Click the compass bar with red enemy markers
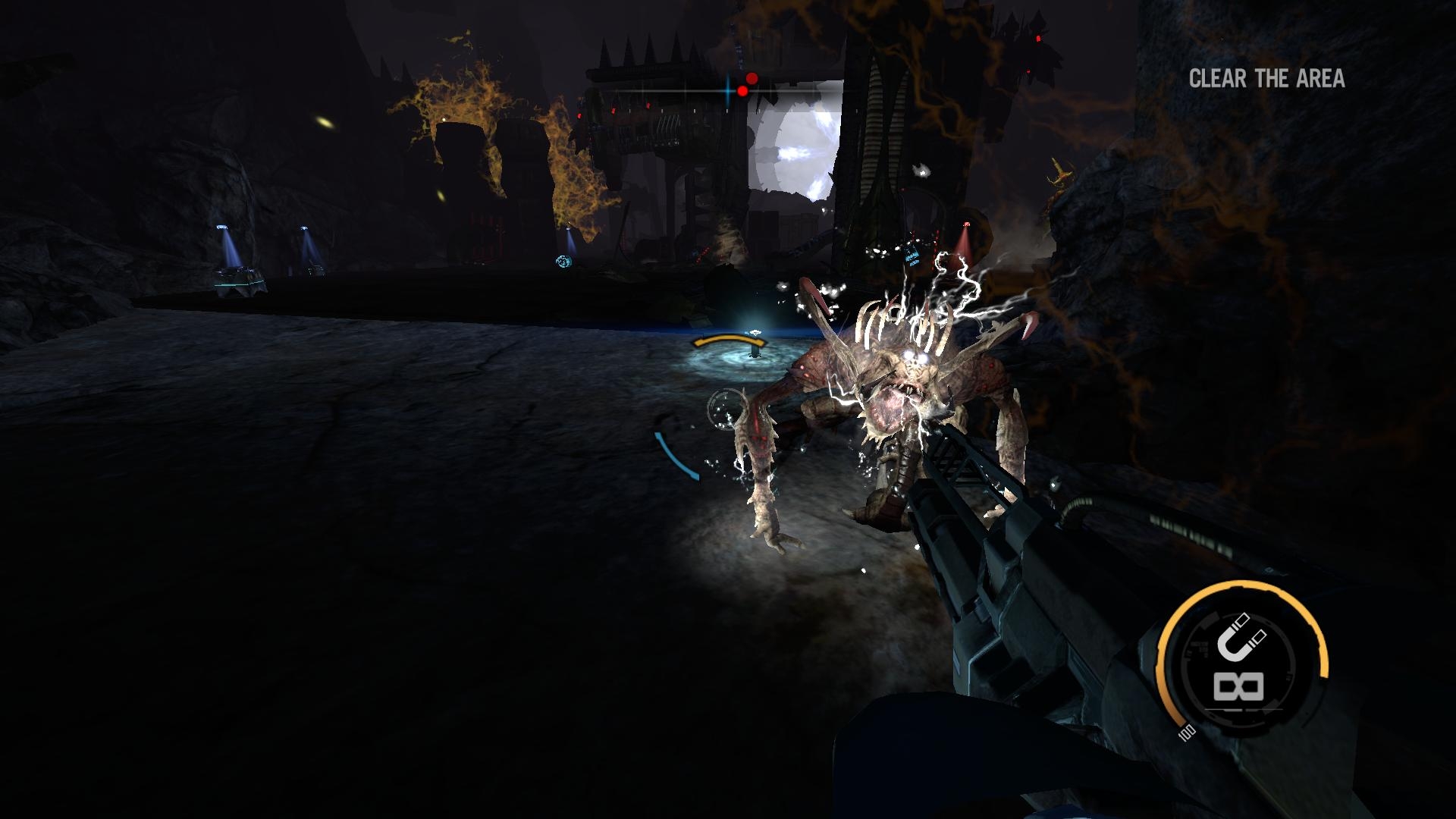This screenshot has width=1456, height=819. [733, 89]
